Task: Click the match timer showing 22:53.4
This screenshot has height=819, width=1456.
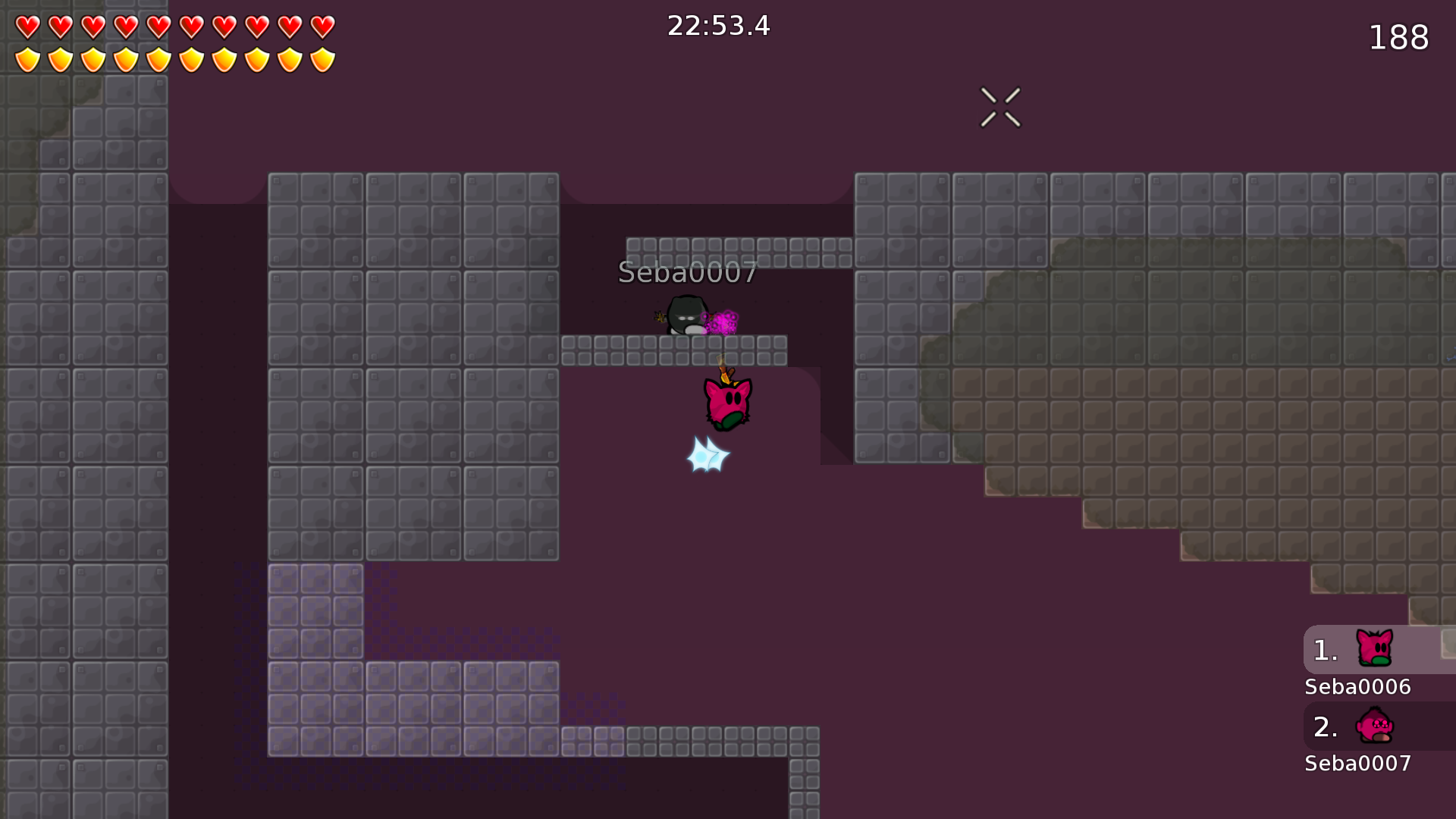Action: tap(717, 26)
